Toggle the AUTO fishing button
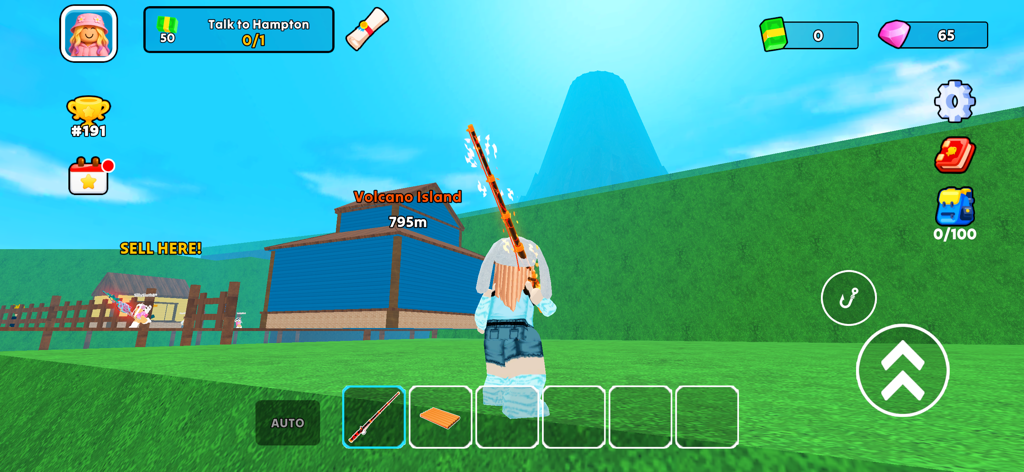The width and height of the screenshot is (1024, 472). click(287, 423)
